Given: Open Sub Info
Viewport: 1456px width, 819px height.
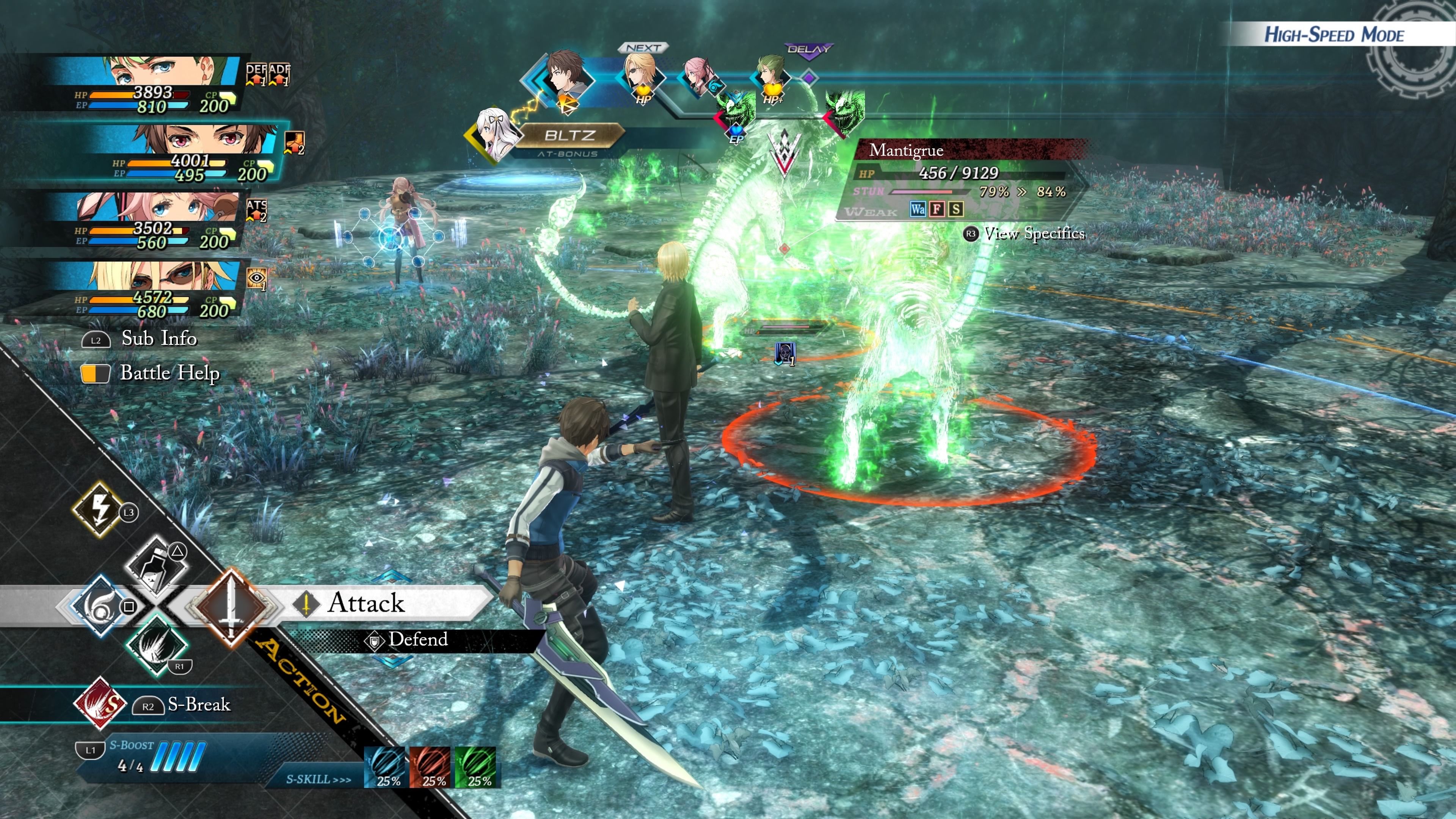Looking at the screenshot, I should [158, 339].
